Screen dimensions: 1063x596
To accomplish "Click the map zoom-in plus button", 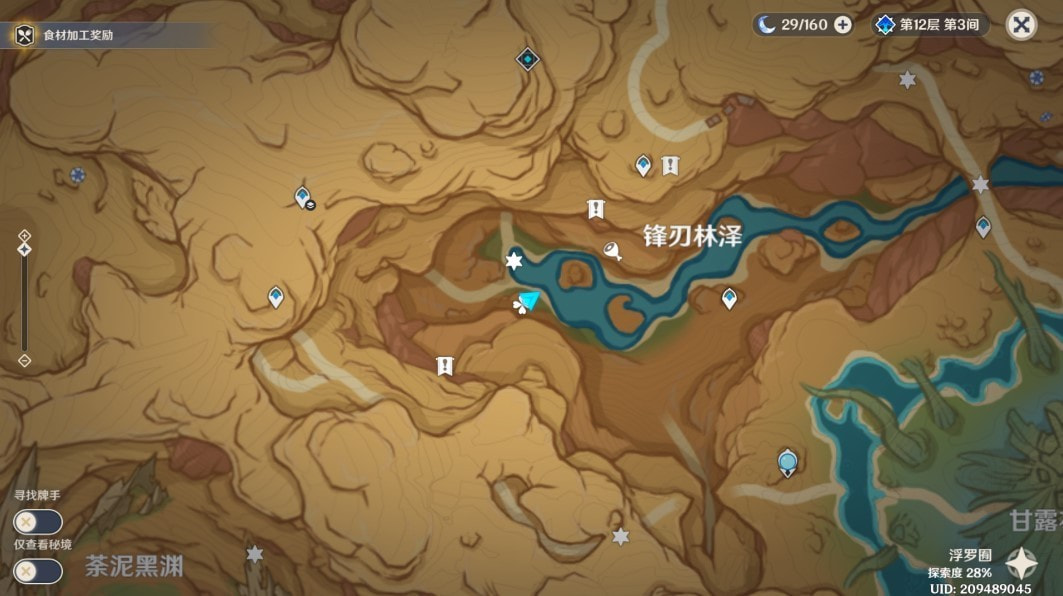I will 25,235.
